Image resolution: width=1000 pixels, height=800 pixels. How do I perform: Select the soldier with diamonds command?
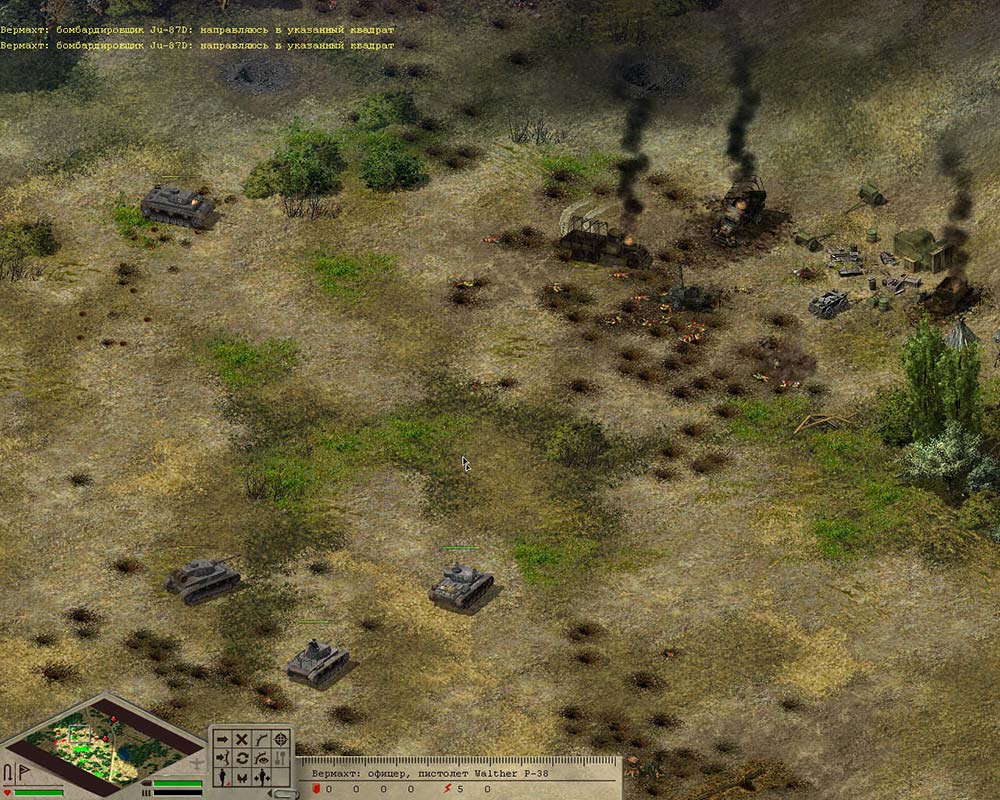[261, 777]
